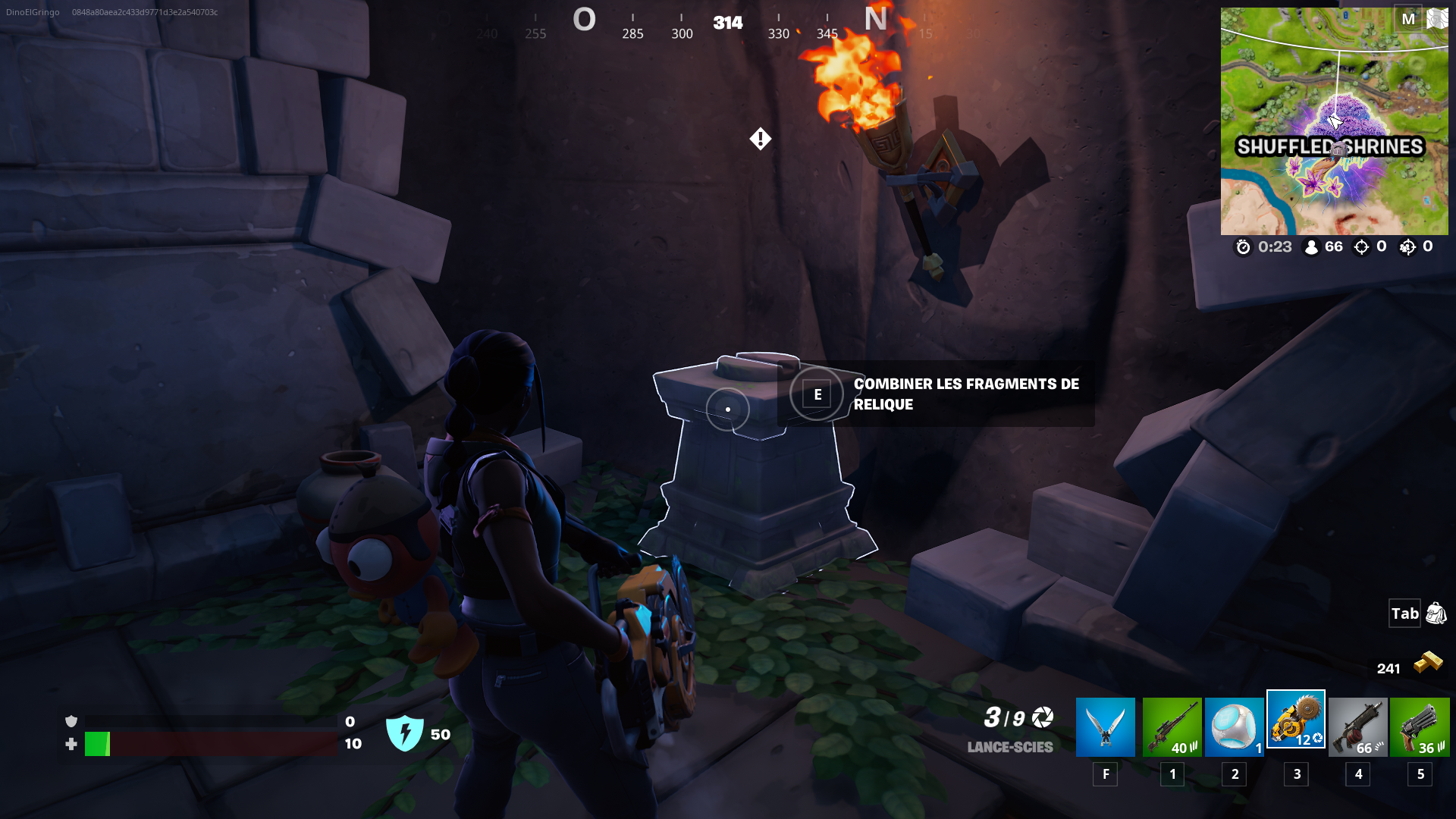Click the exclamation marker above the pedestal
This screenshot has width=1456, height=819.
tap(761, 139)
